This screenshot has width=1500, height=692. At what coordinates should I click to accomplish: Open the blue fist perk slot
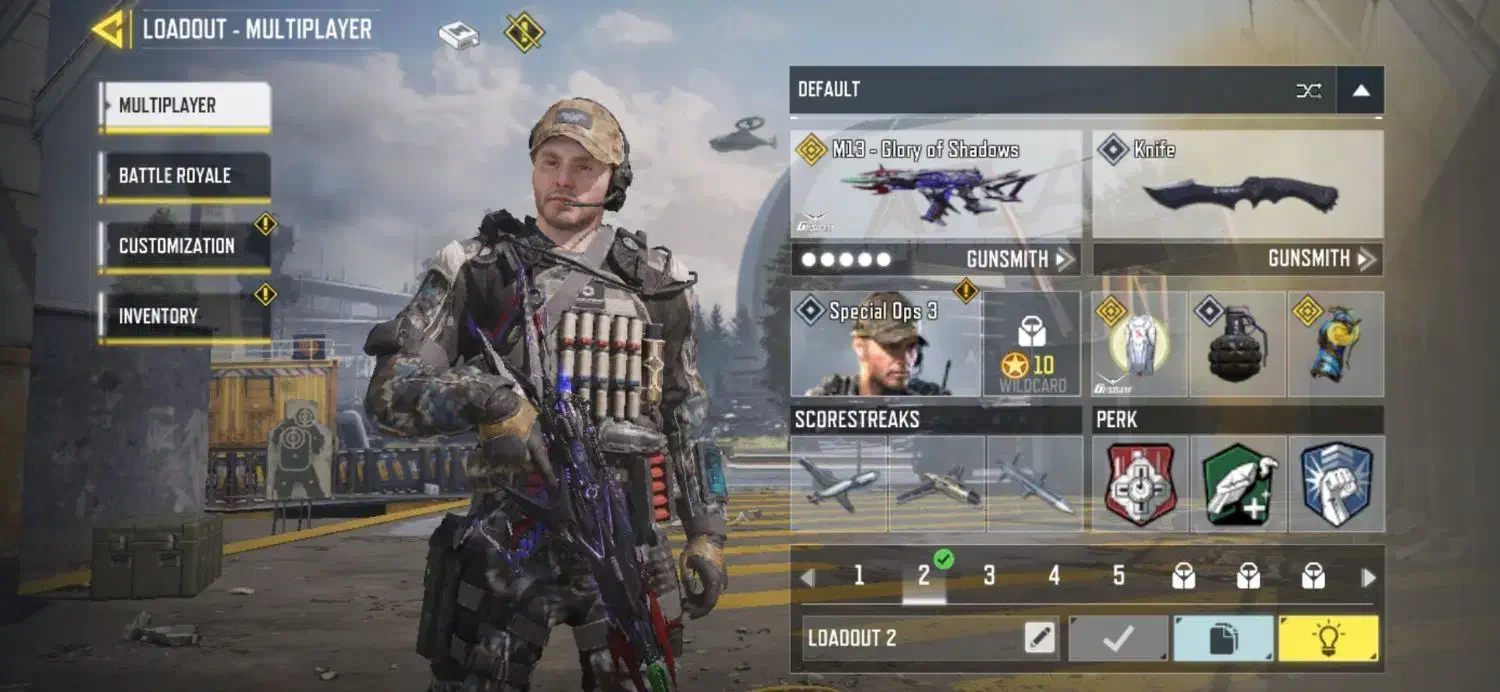coord(1336,484)
